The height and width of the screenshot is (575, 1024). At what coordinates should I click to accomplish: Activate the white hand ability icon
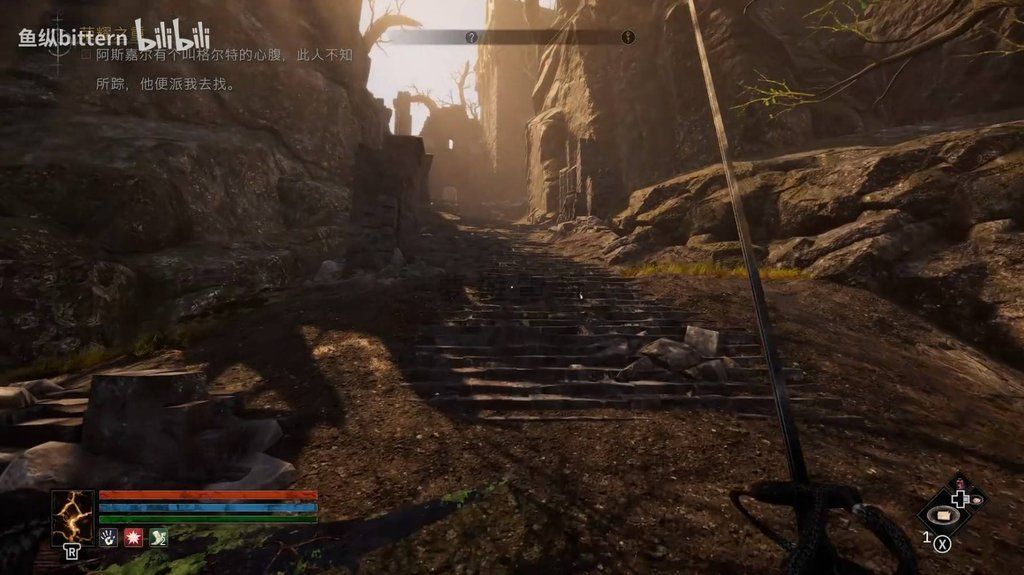[x=108, y=538]
